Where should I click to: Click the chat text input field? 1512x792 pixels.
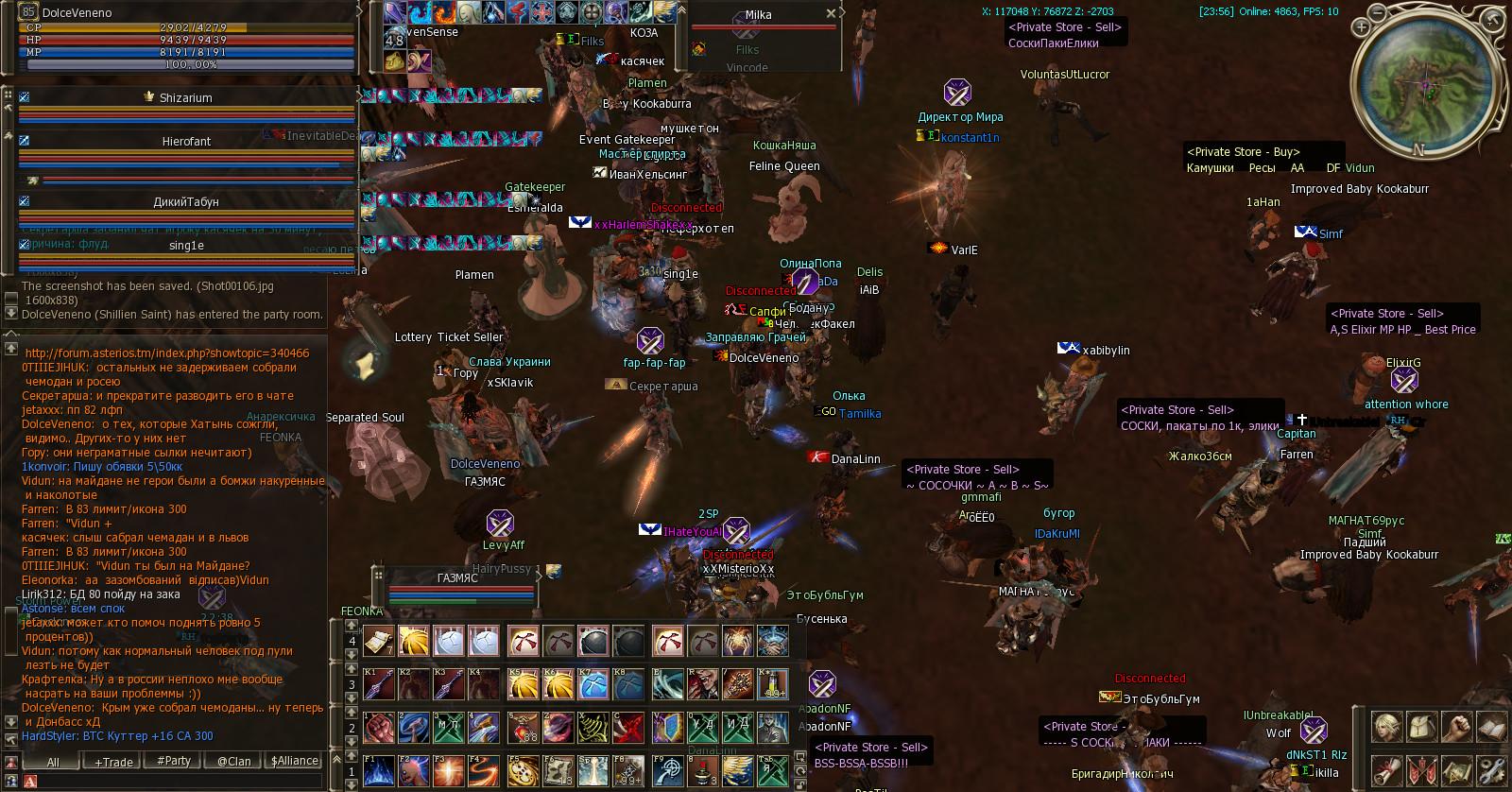coord(180,781)
